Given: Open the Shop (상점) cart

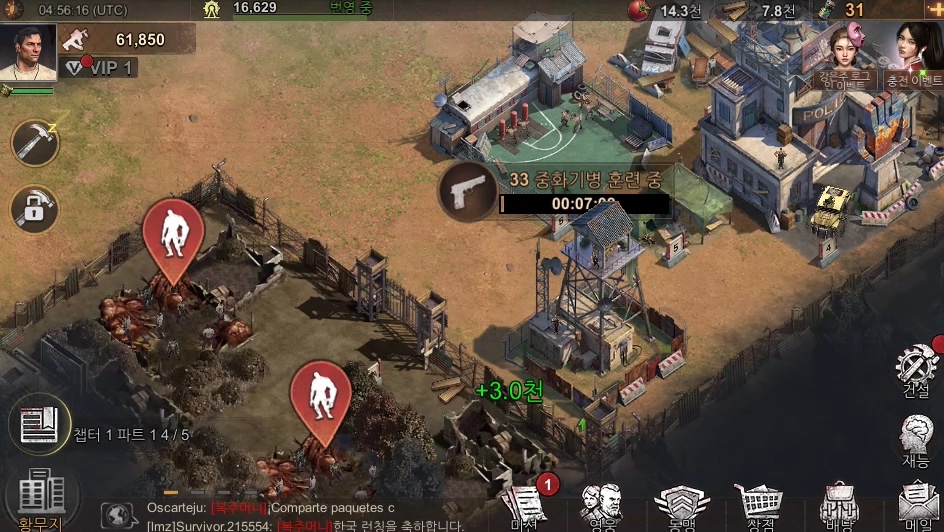Looking at the screenshot, I should pyautogui.click(x=760, y=506).
